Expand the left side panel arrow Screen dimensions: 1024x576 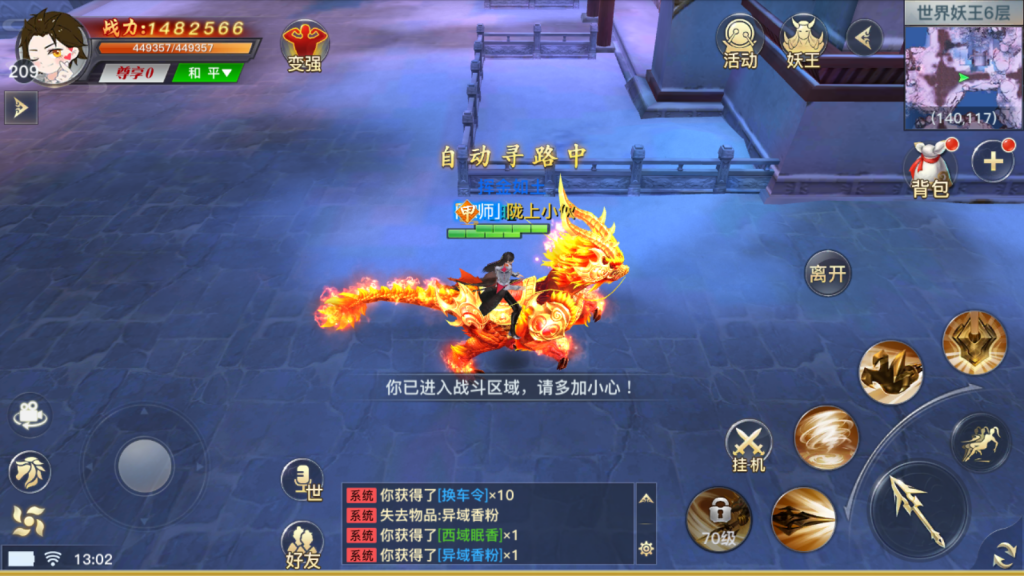tap(20, 108)
